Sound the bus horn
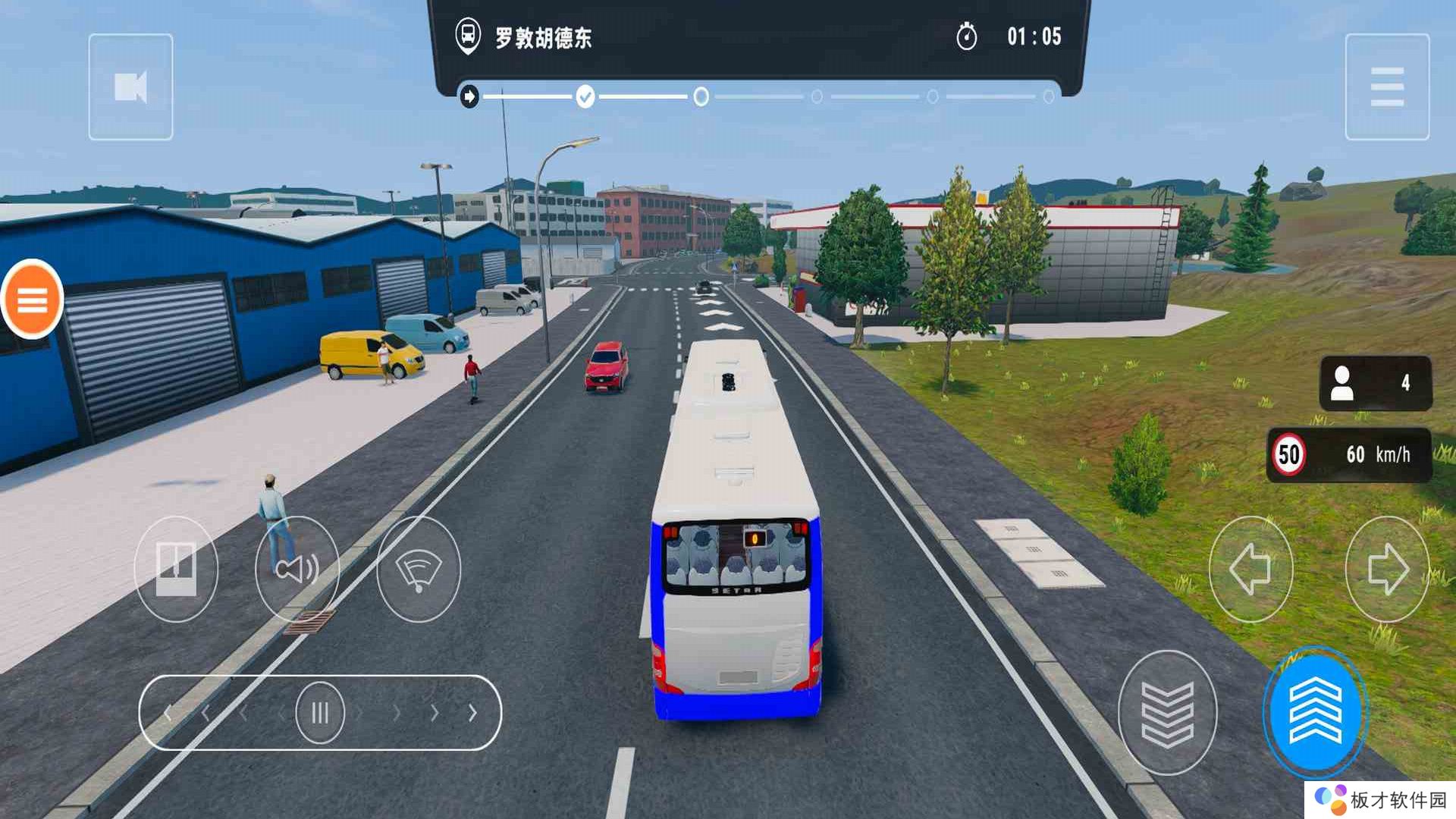1456x819 pixels. point(297,569)
